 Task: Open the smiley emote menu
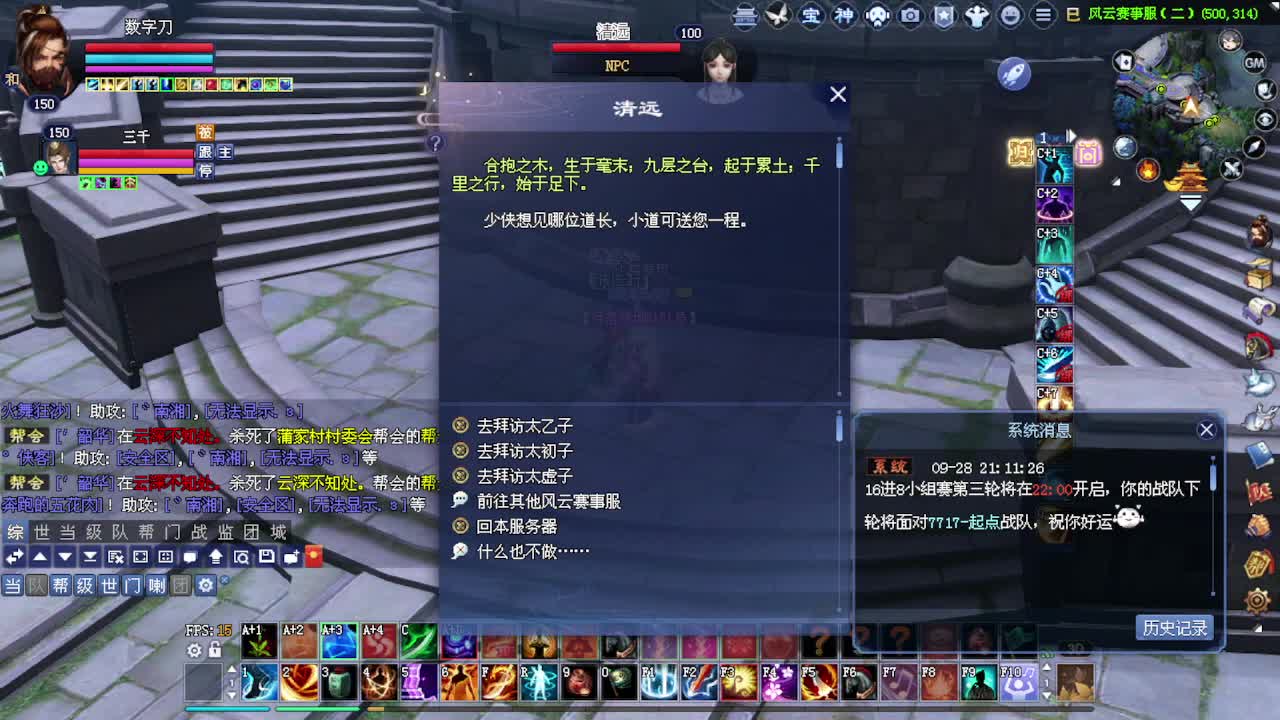[x=1008, y=14]
